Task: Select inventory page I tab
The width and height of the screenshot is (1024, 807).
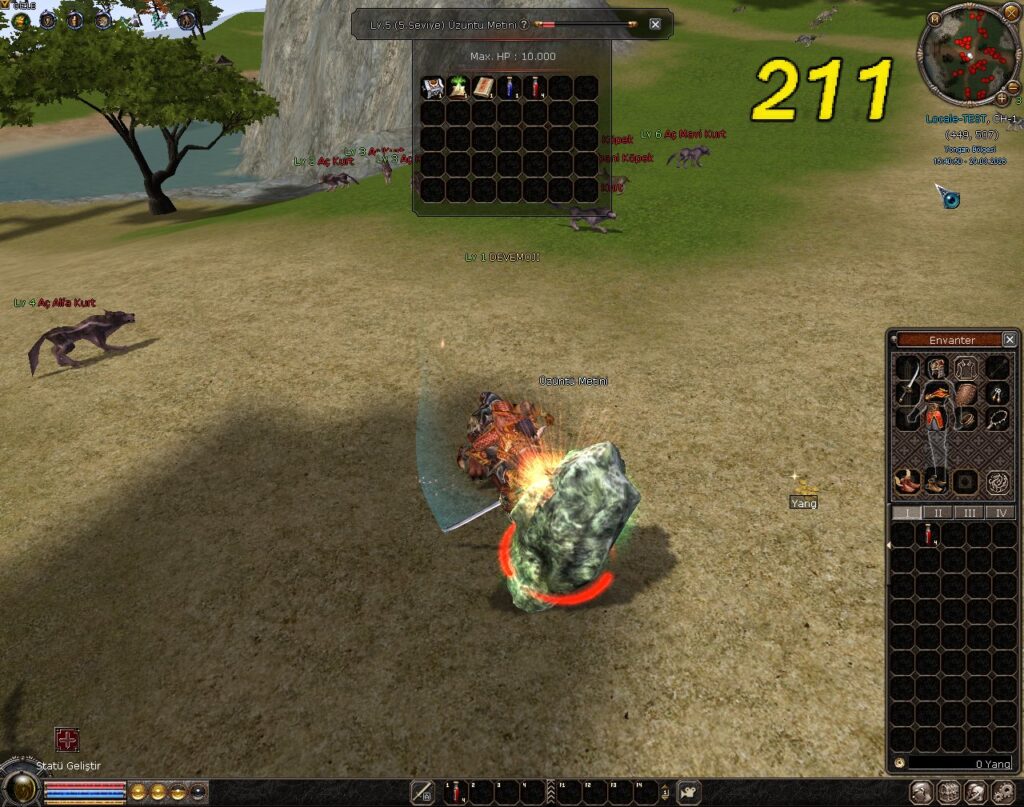Action: [906, 512]
